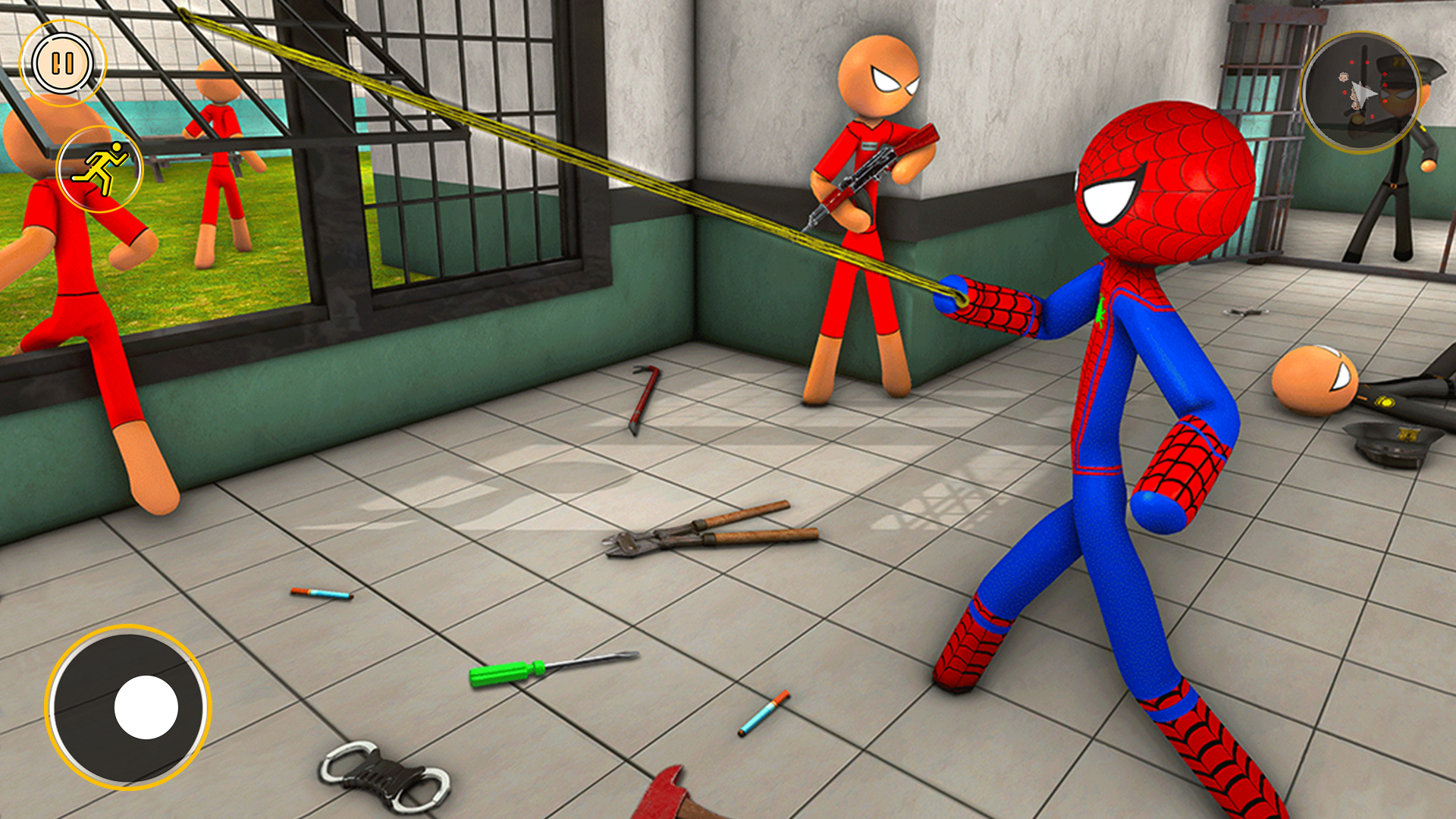Tap the white player arrow on the minimap
Viewport: 1456px width, 819px height.
1364,92
